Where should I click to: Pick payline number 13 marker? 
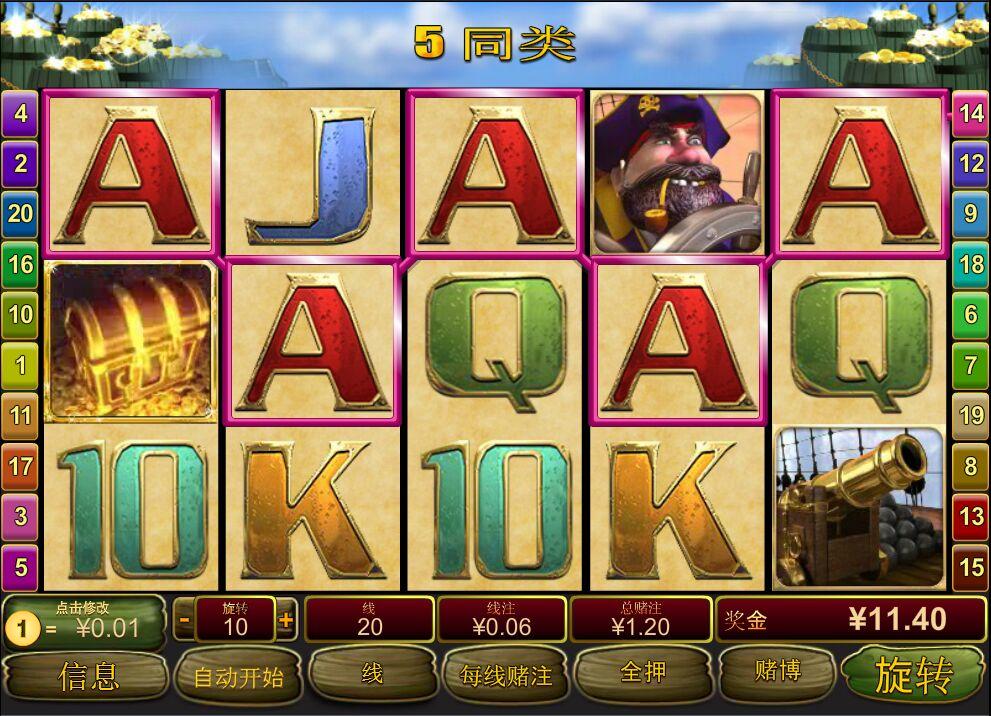point(971,516)
